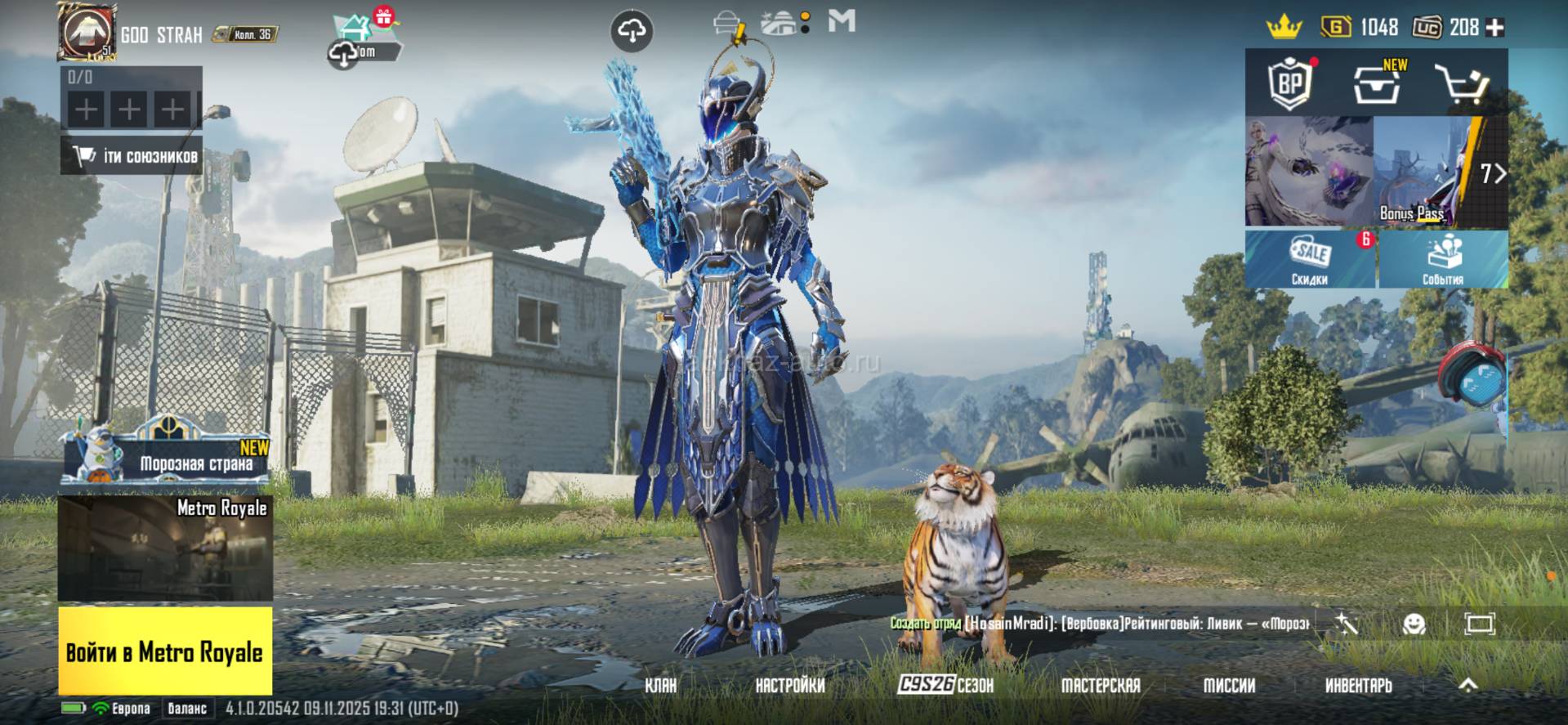Open the Events panel
The image size is (1568, 725).
[x=1443, y=259]
